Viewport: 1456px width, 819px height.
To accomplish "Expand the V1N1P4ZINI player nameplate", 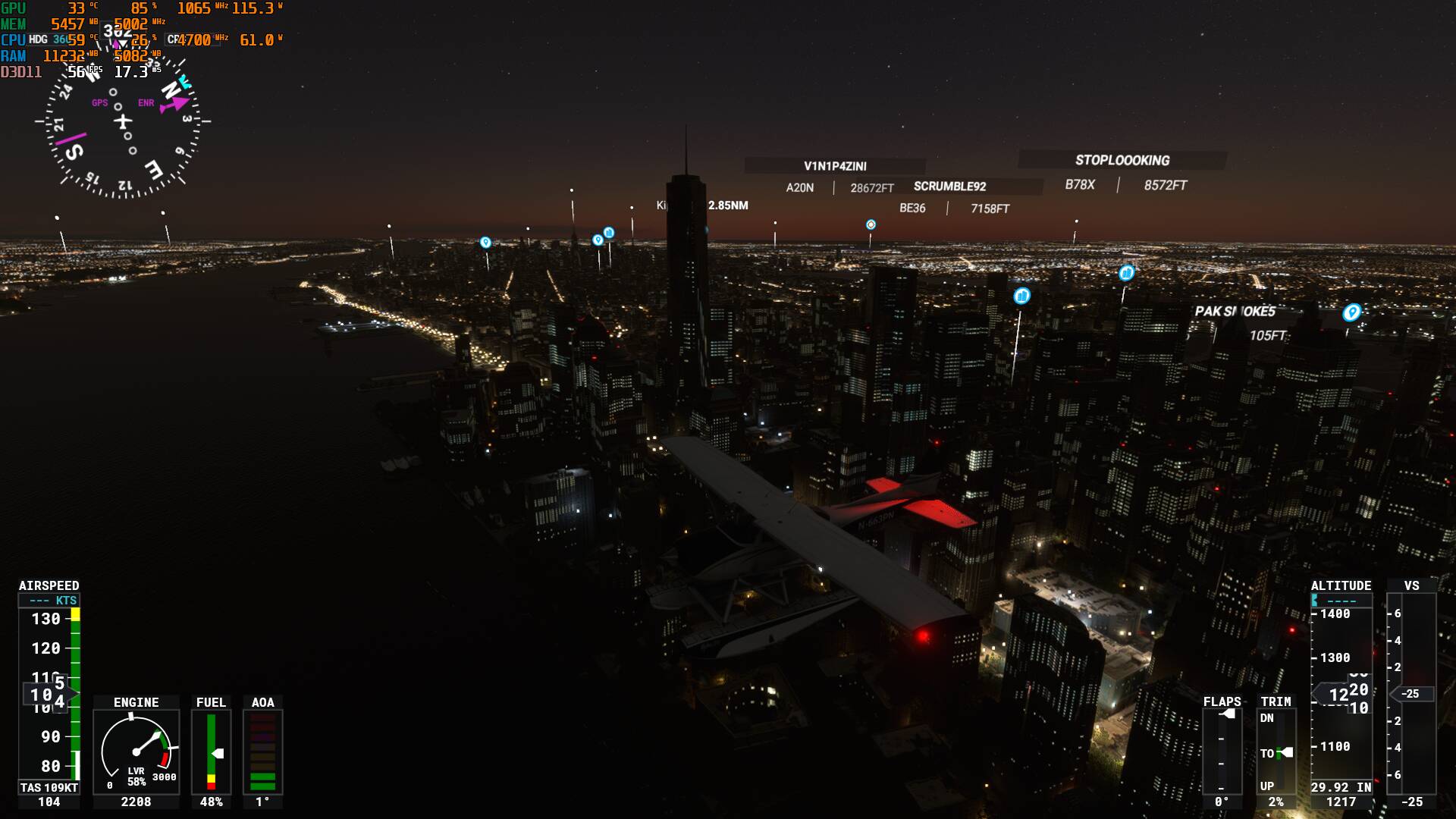I will (x=834, y=165).
